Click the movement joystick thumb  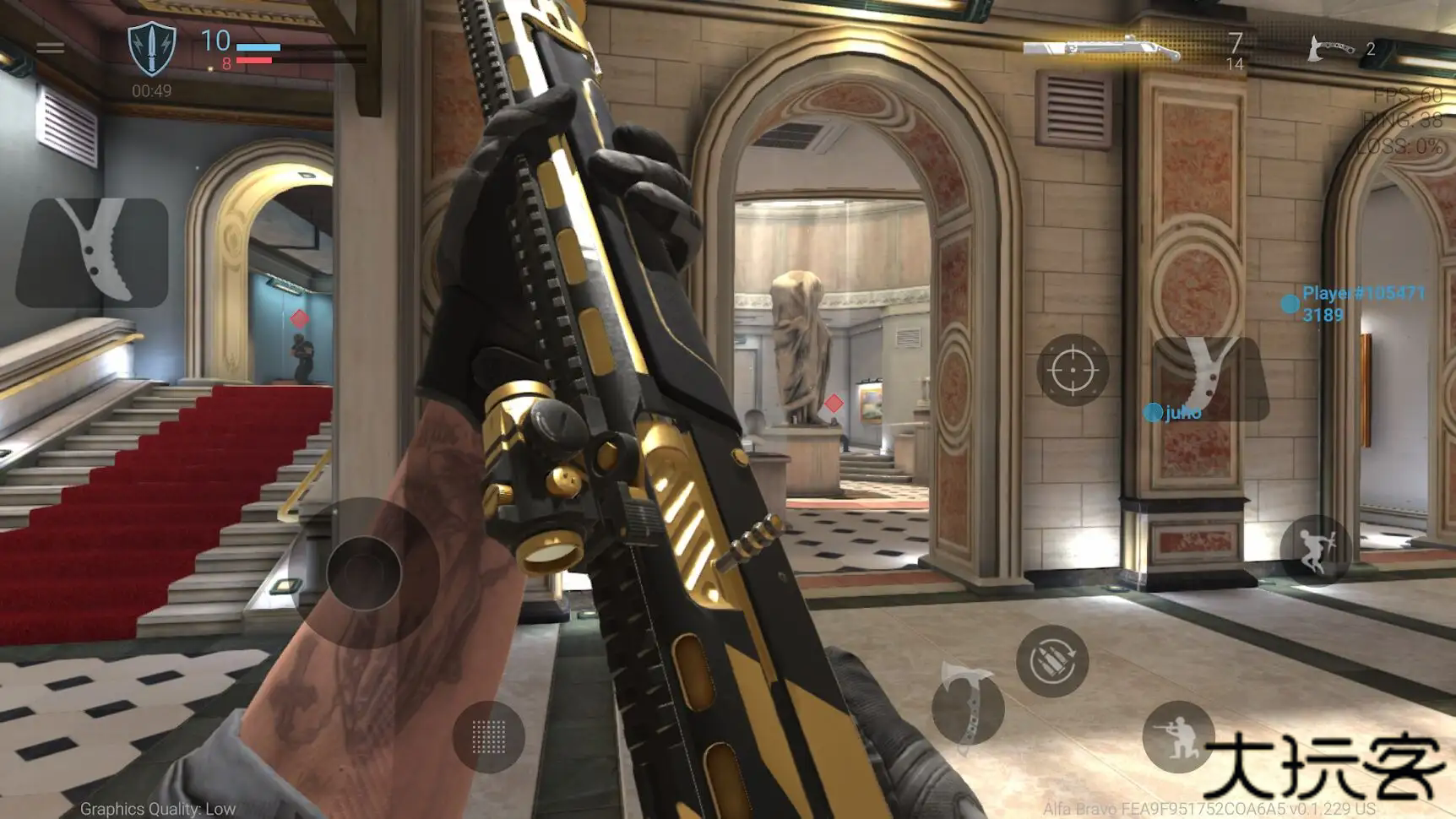click(364, 572)
